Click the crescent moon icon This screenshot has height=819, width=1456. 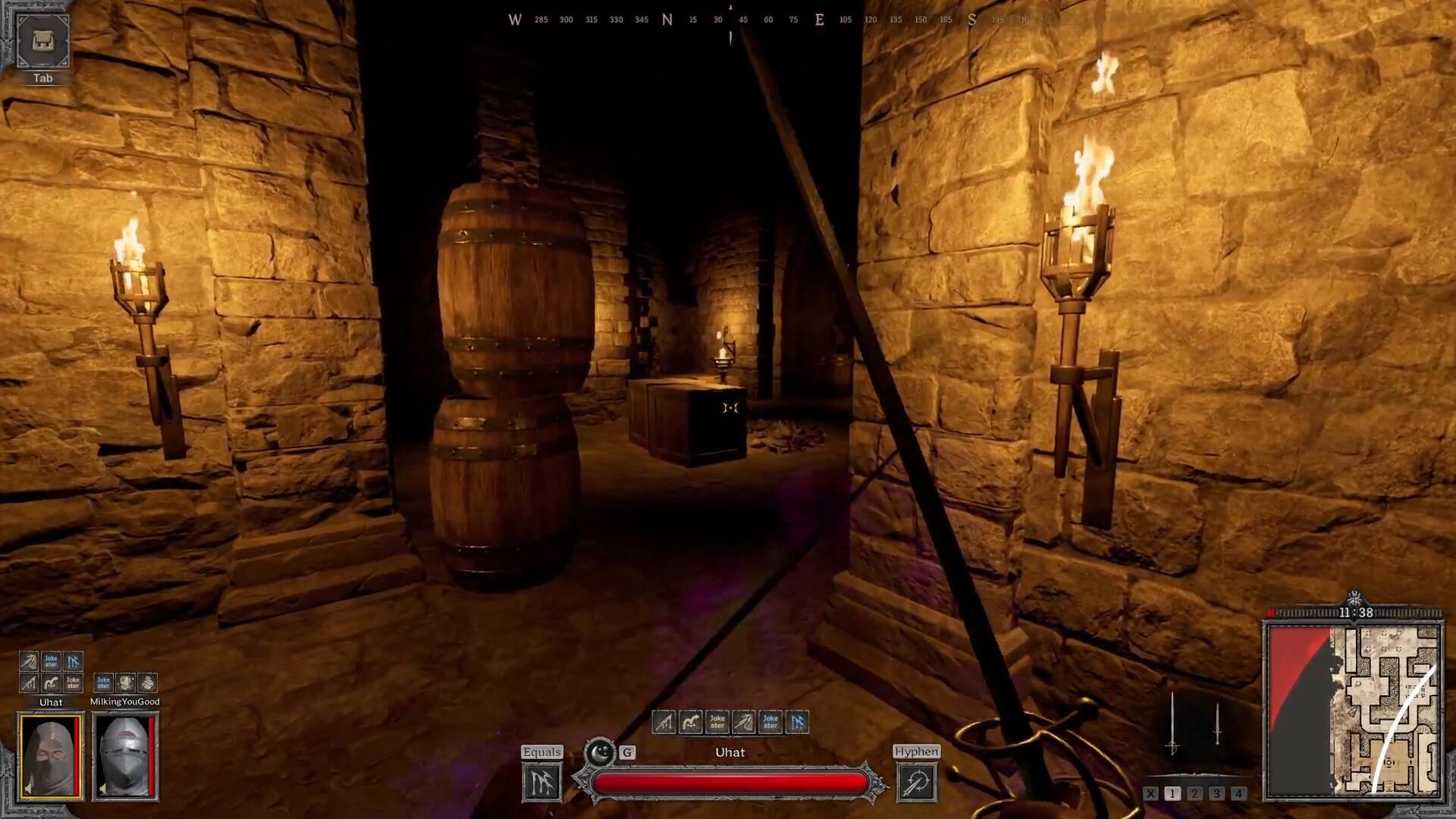(x=601, y=752)
